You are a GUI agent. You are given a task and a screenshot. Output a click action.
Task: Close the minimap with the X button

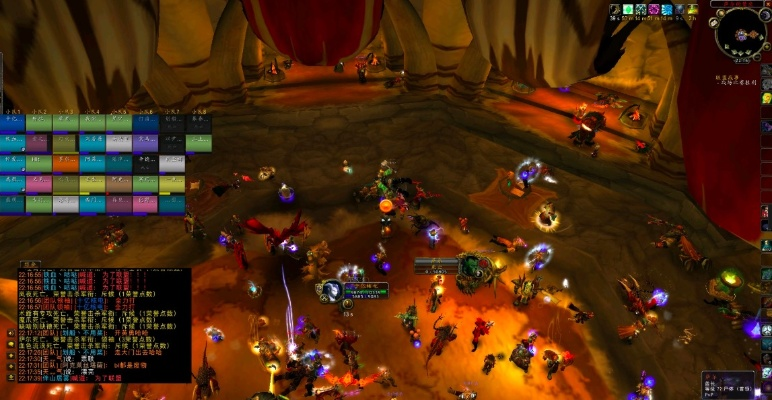click(767, 4)
